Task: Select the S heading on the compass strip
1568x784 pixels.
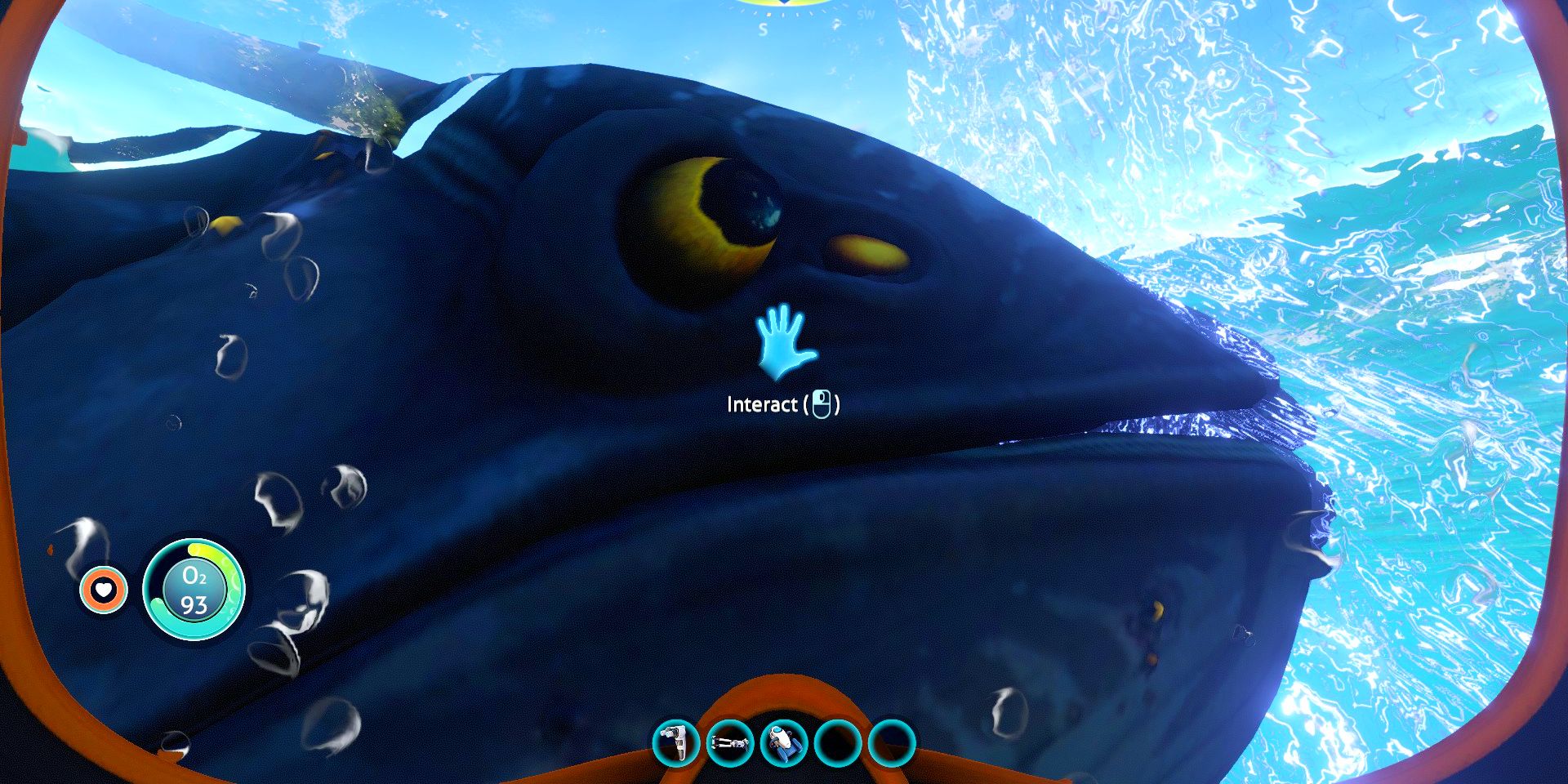Action: pos(763,30)
